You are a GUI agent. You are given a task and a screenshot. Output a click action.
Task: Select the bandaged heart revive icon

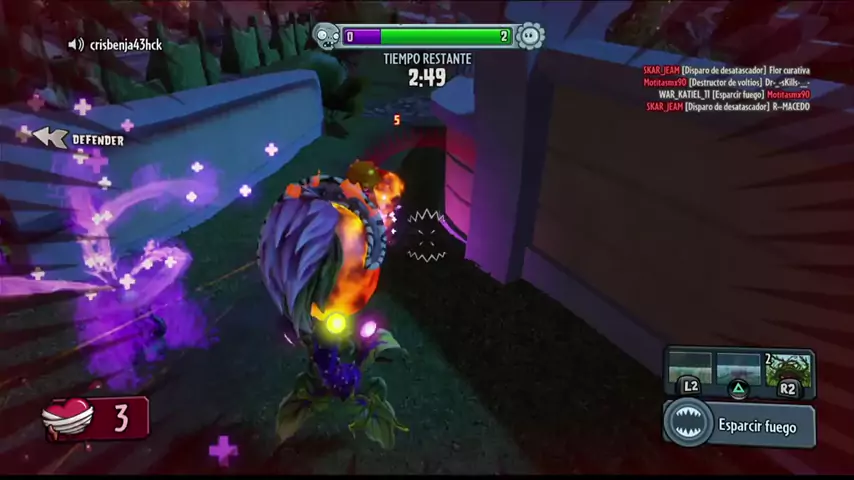click(x=68, y=419)
